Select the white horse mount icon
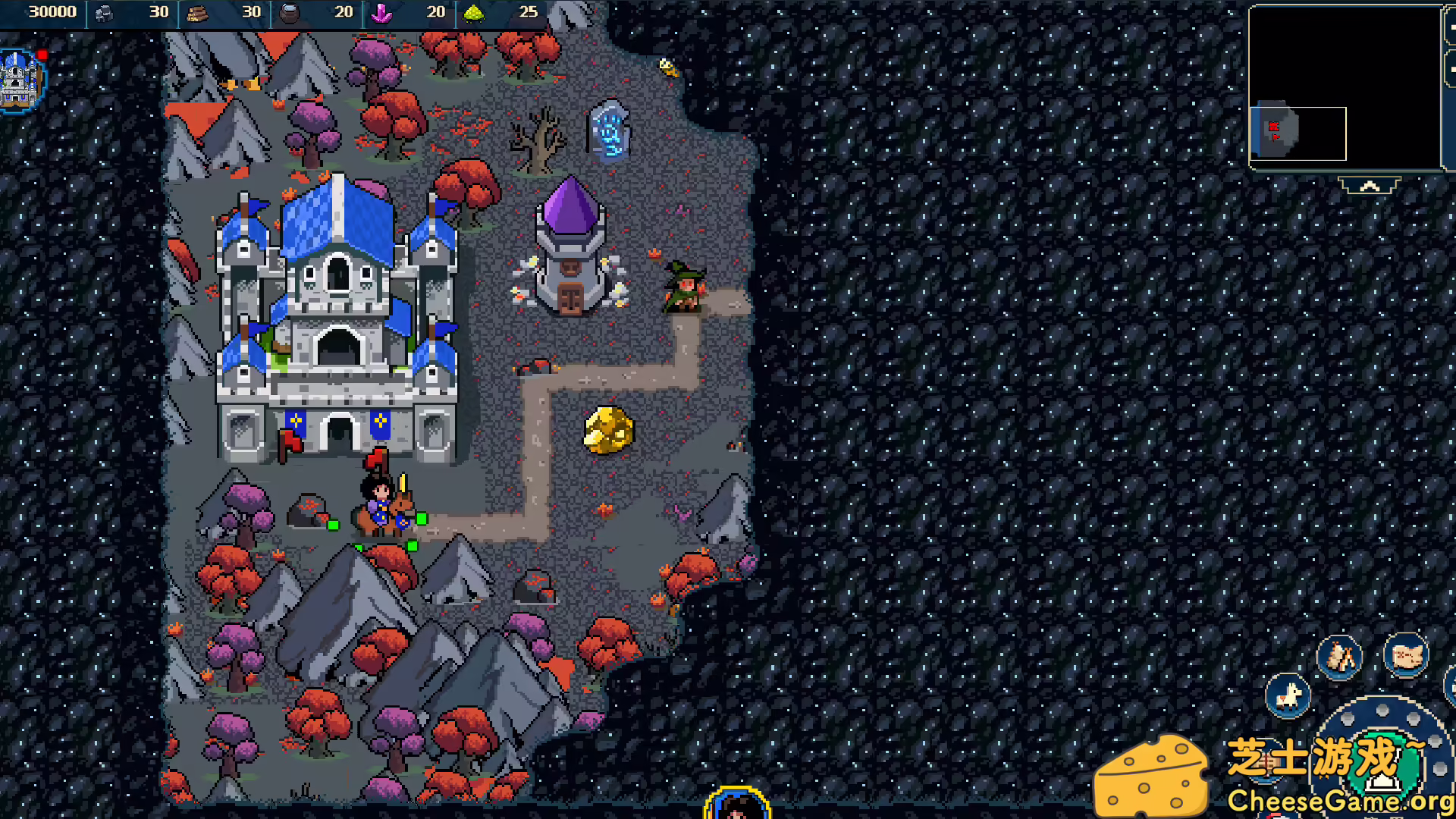This screenshot has height=819, width=1456. (1287, 698)
